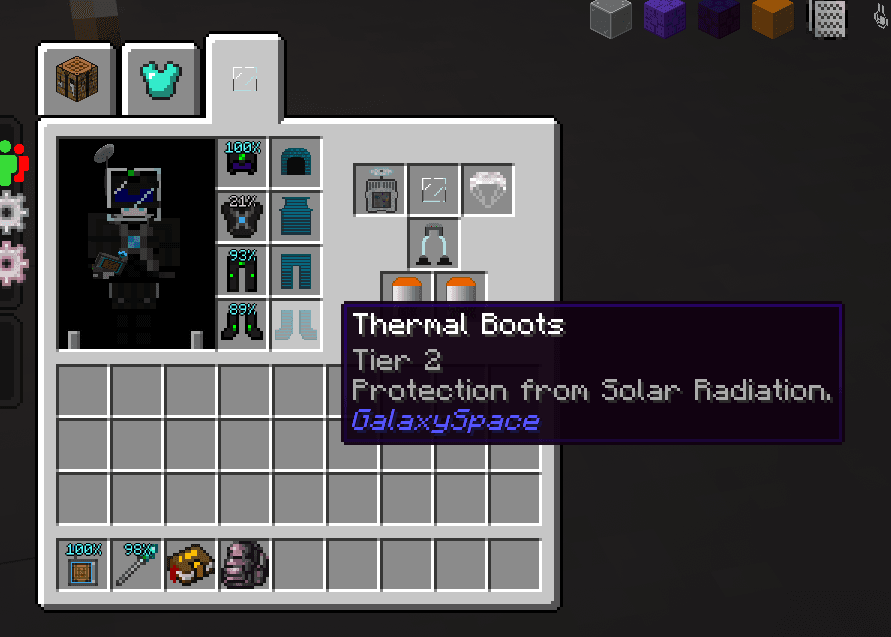Select the frequency module slot

click(380, 190)
